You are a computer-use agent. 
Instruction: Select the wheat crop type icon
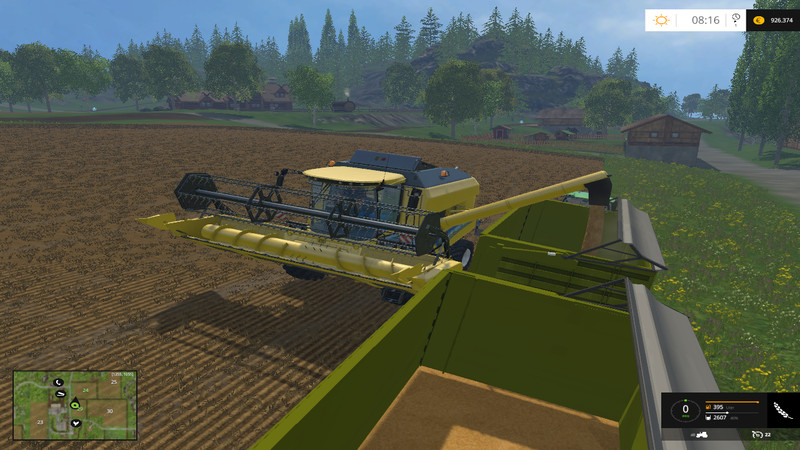click(781, 410)
